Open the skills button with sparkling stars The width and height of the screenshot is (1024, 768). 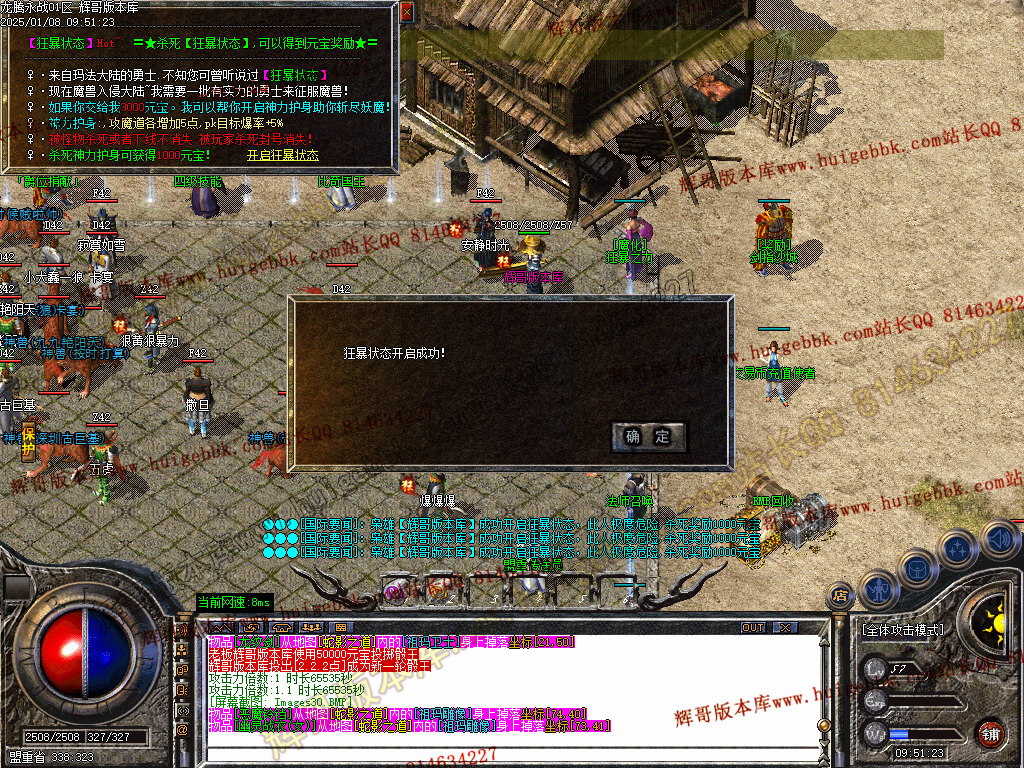[x=958, y=549]
